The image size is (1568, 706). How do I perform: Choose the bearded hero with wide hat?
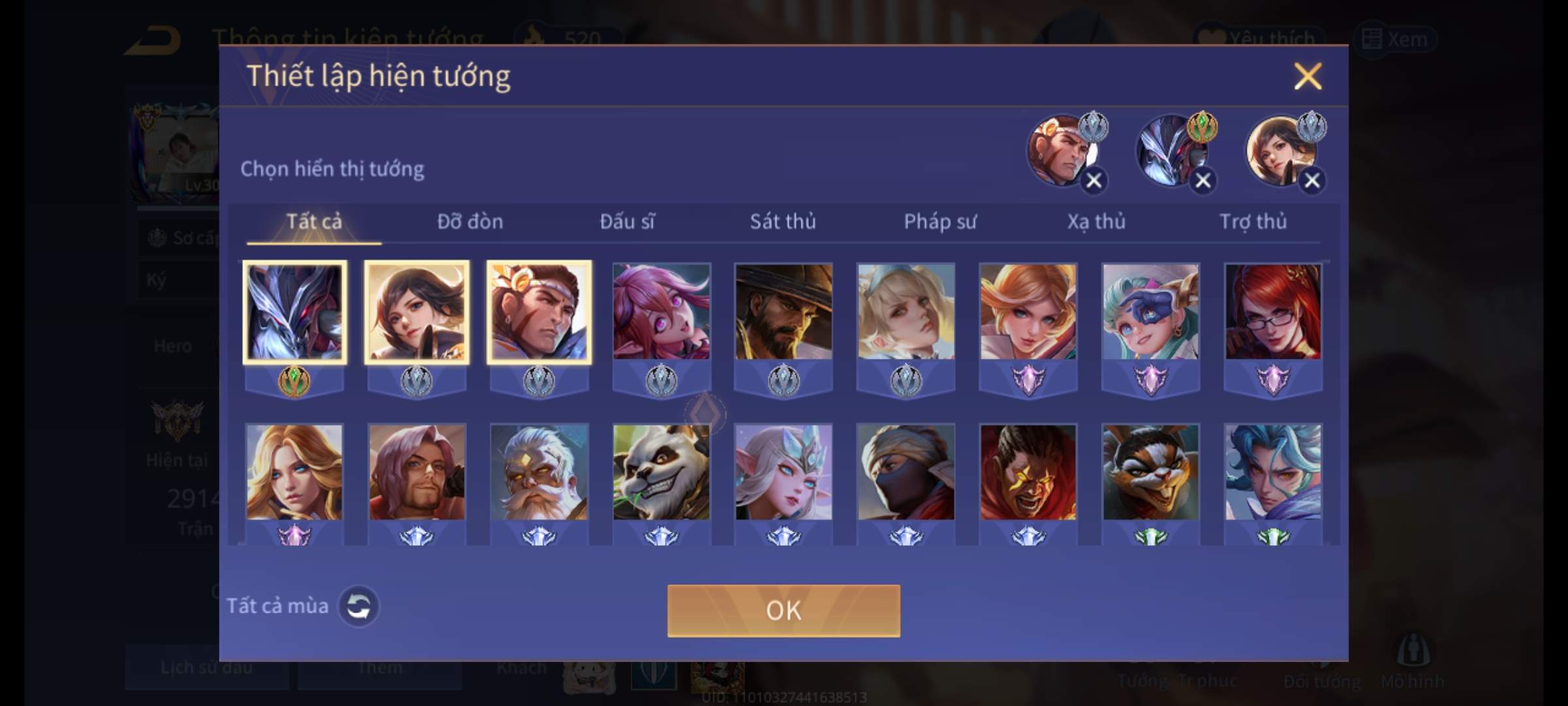tap(783, 312)
